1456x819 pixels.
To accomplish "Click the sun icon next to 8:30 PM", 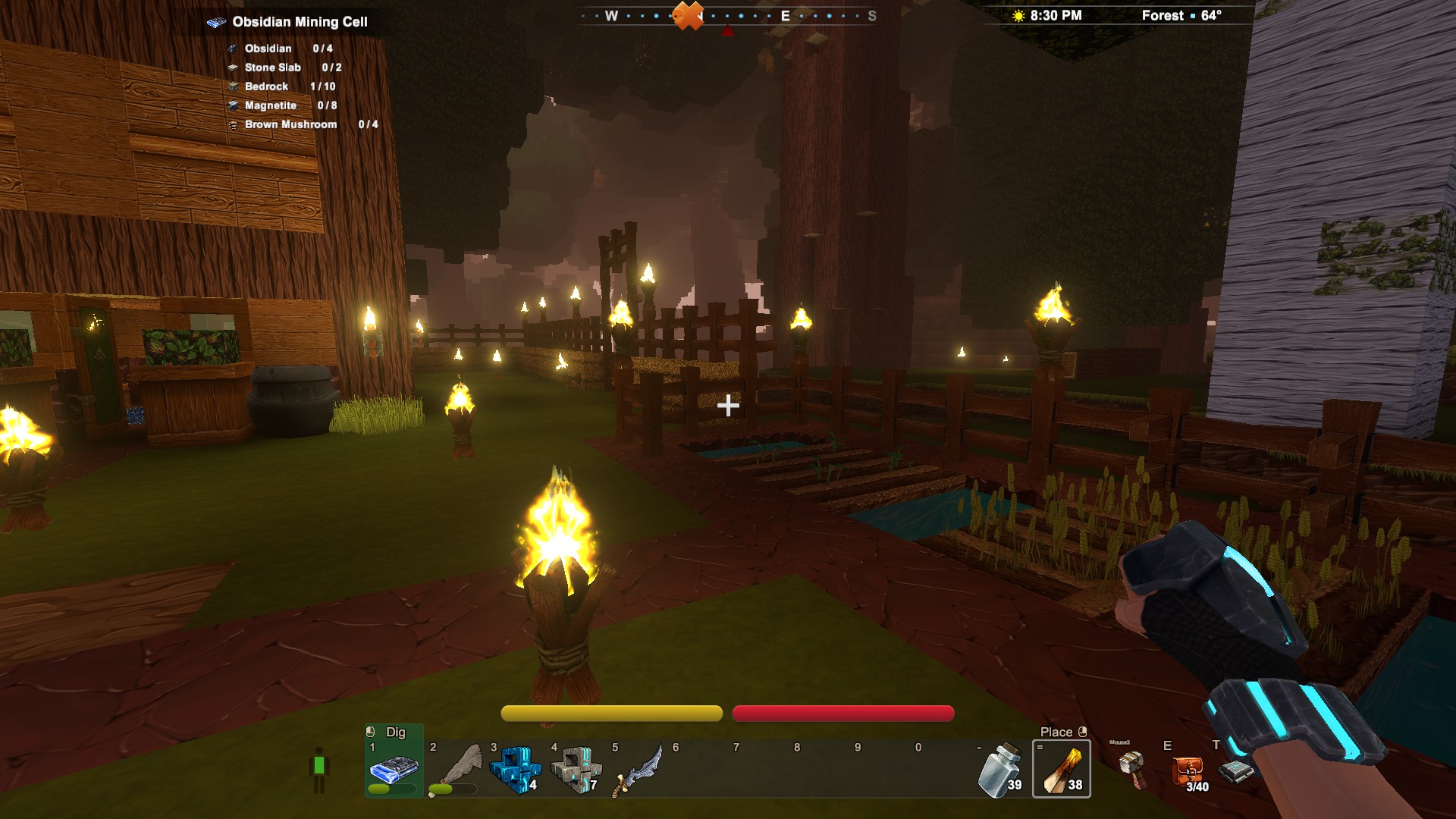I will [x=1017, y=14].
